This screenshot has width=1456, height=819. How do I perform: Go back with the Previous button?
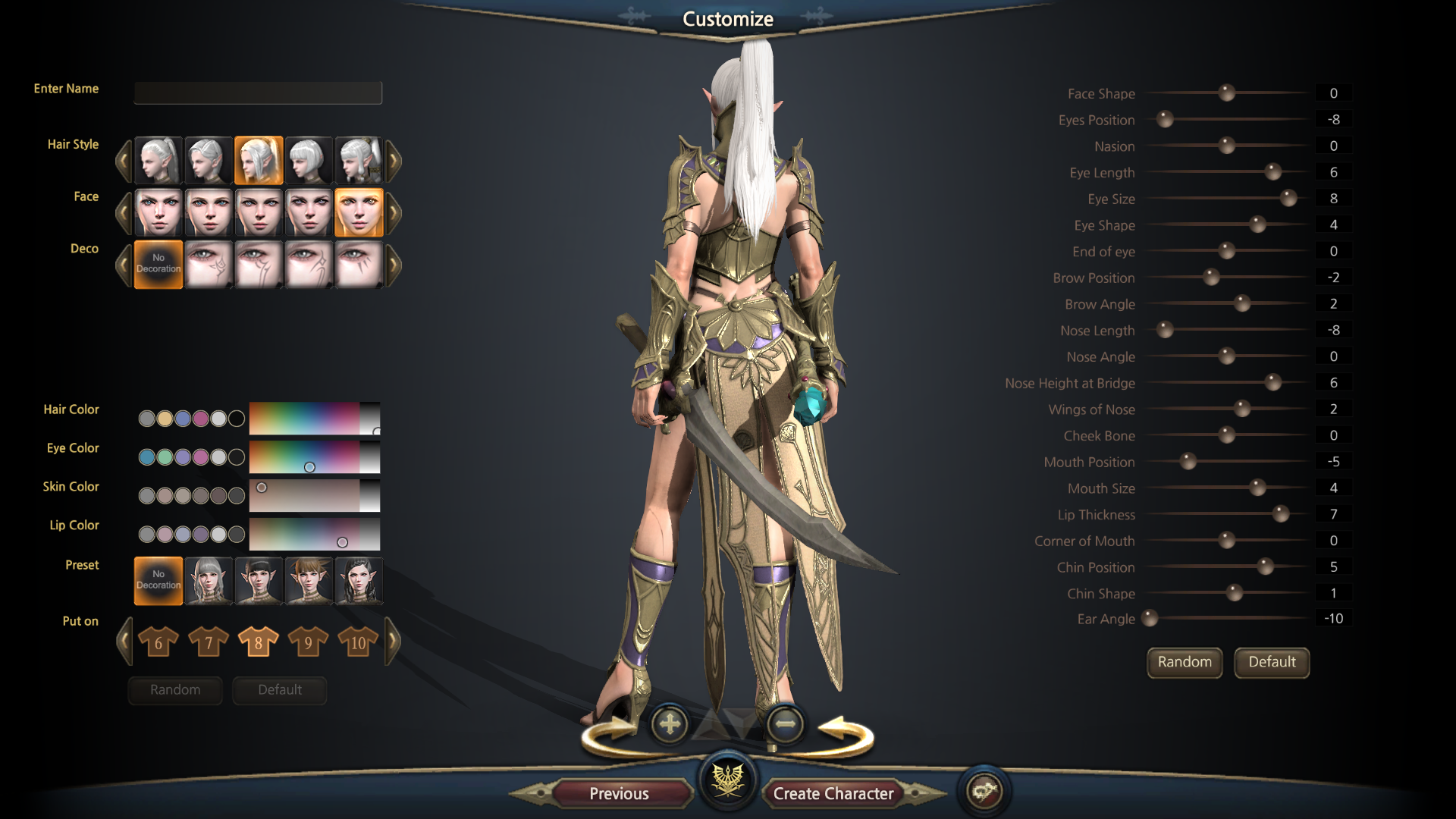click(619, 793)
